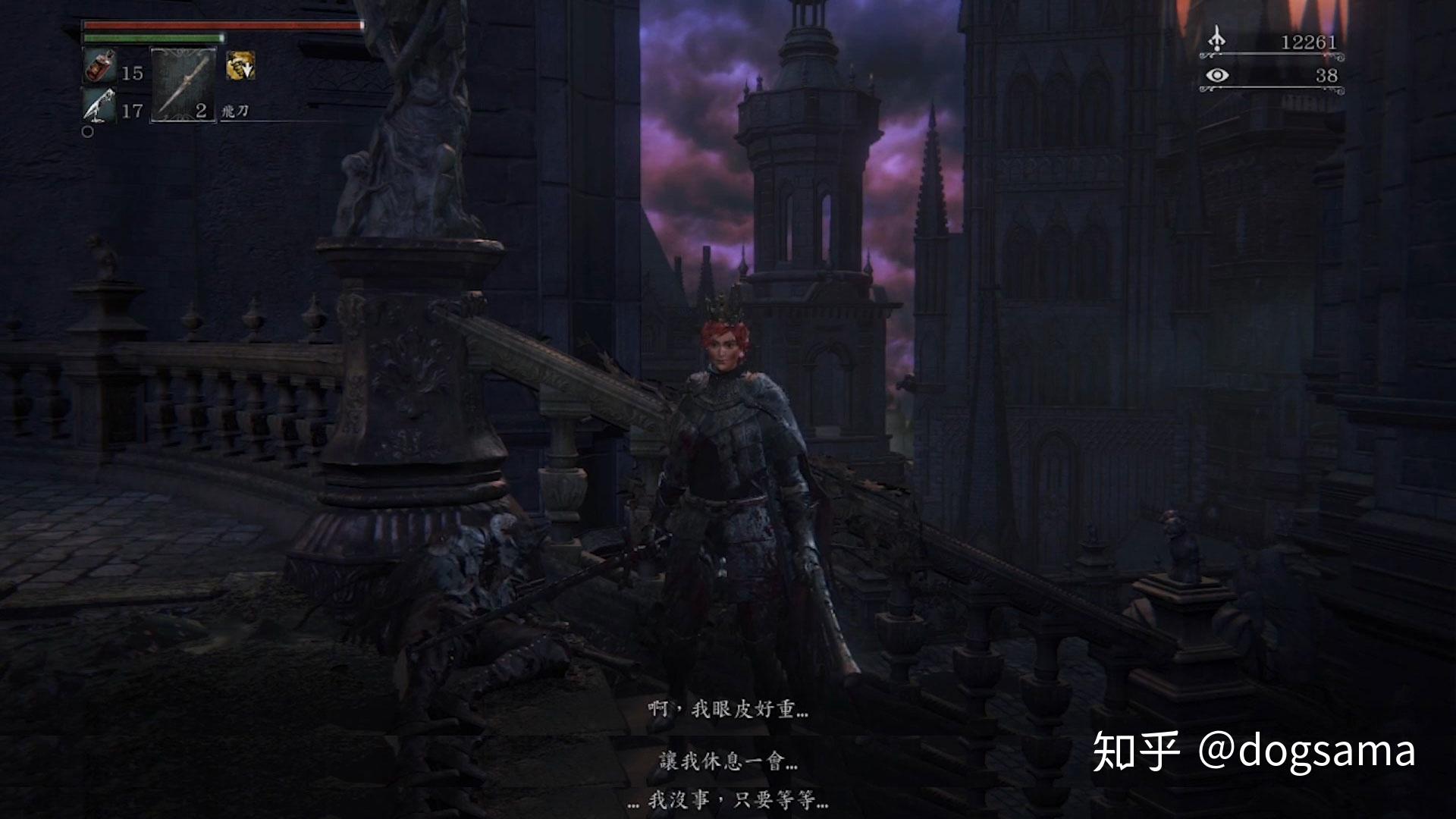
Task: Inspect the yellow fist debuff status icon
Action: (x=240, y=66)
